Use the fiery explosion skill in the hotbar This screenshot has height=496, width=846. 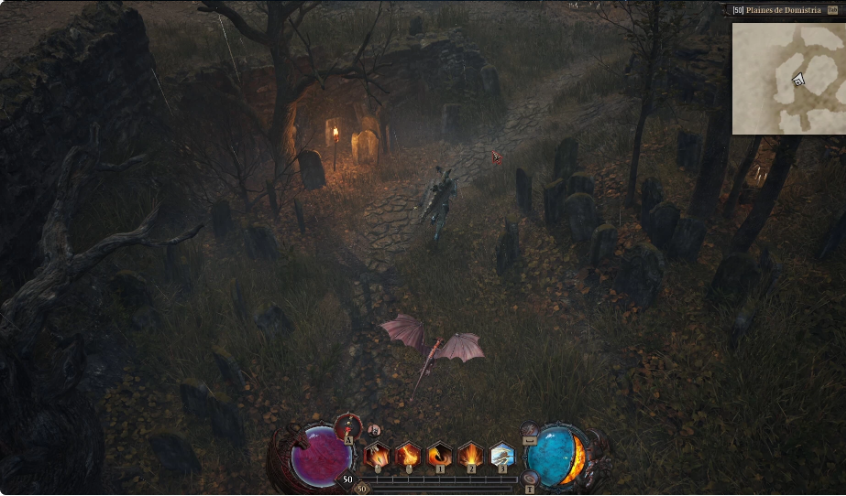pos(471,456)
